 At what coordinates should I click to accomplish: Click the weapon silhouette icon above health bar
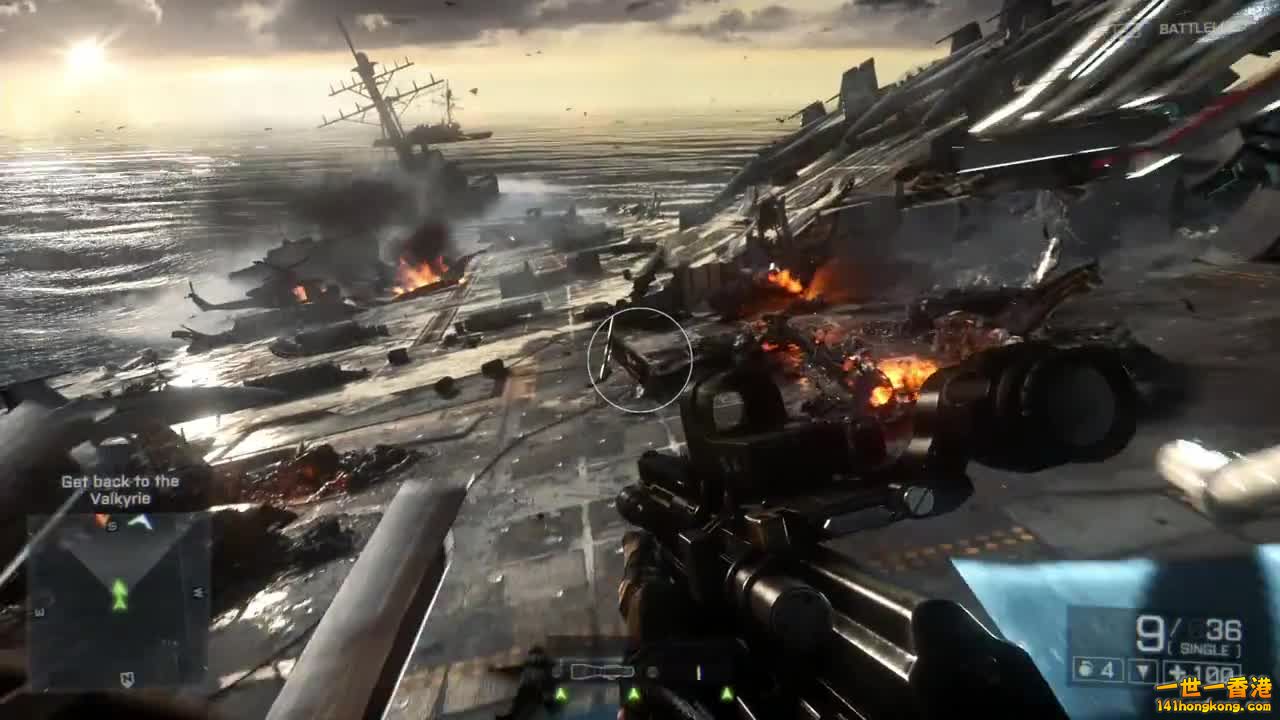[601, 668]
